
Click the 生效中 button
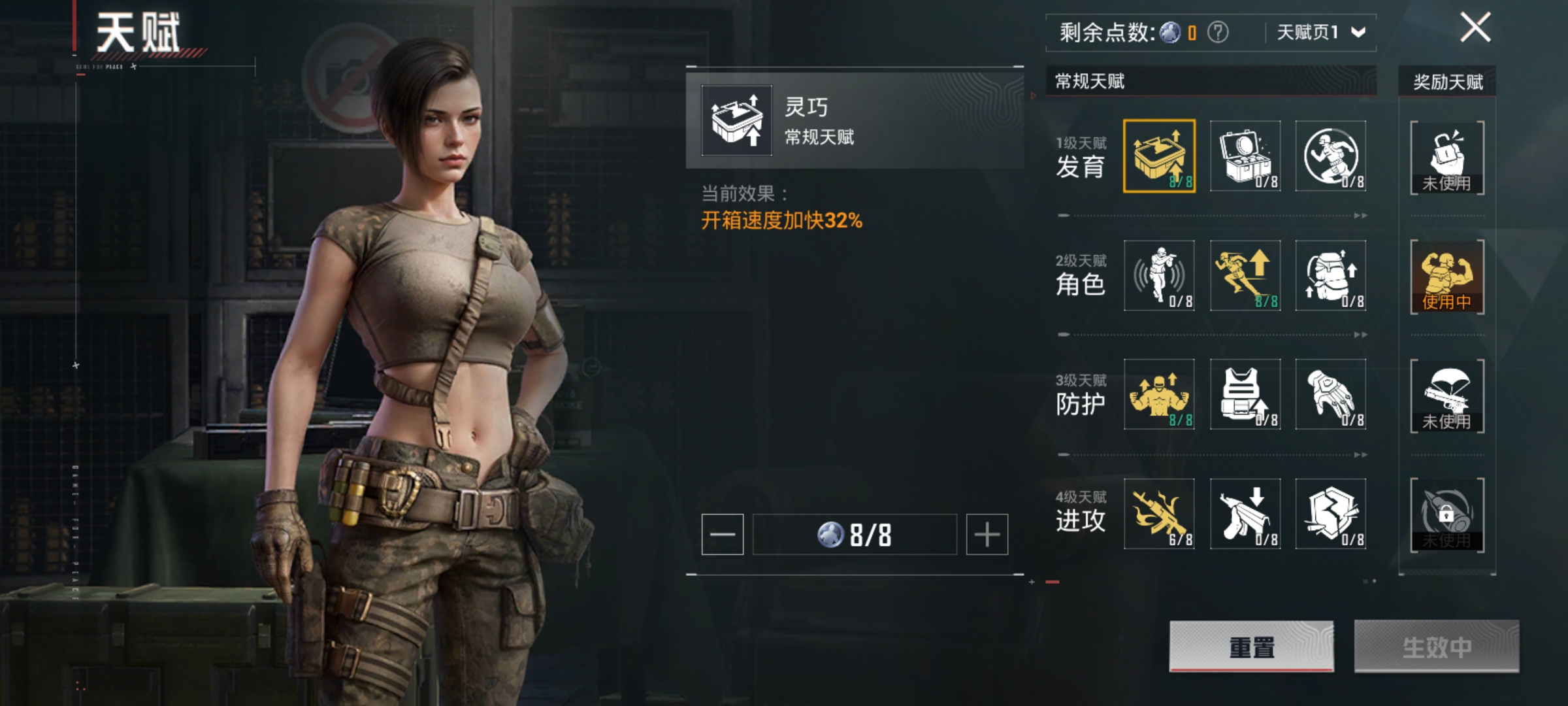pyautogui.click(x=1436, y=647)
